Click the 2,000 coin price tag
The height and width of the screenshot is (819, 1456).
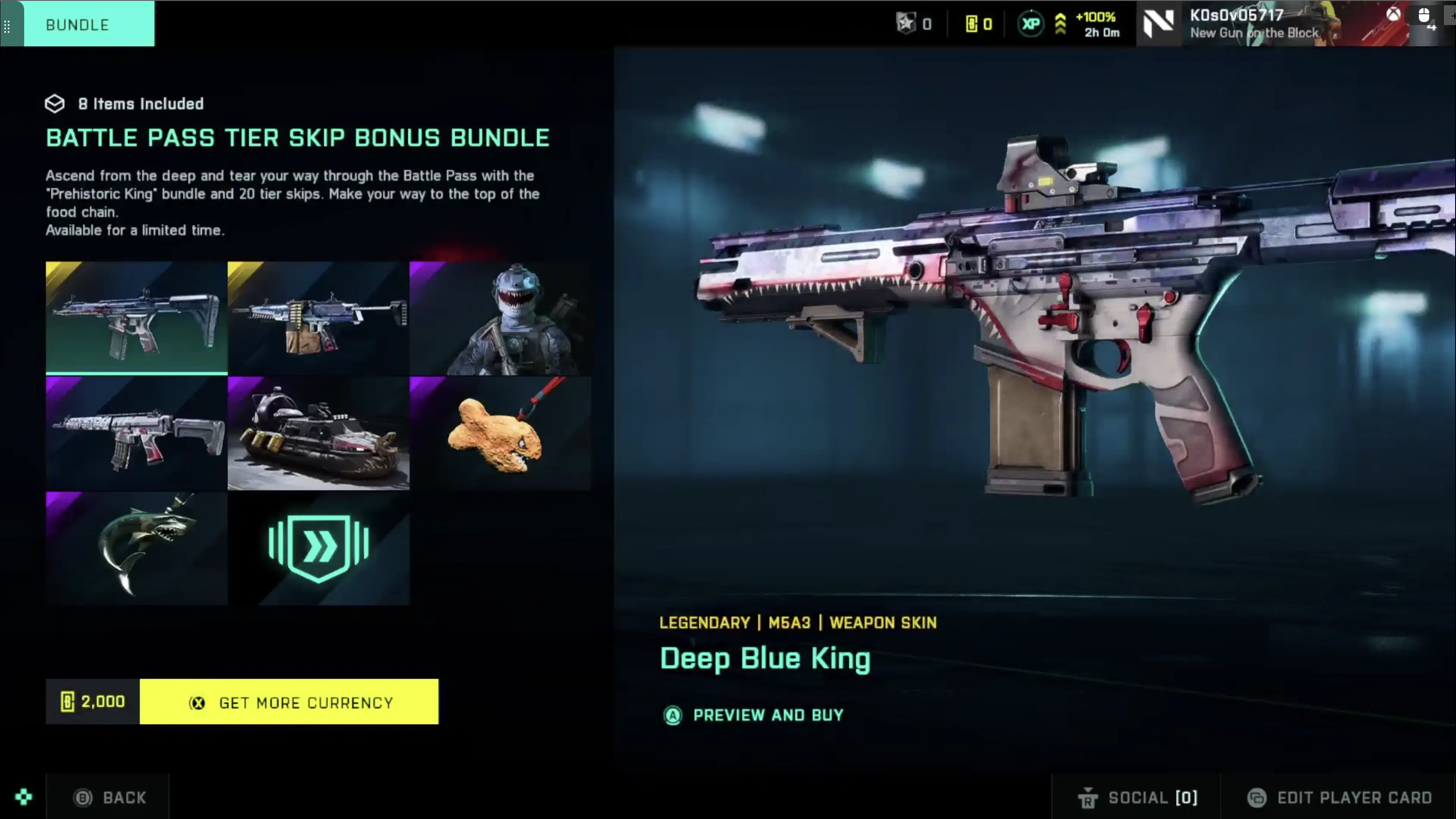click(91, 702)
